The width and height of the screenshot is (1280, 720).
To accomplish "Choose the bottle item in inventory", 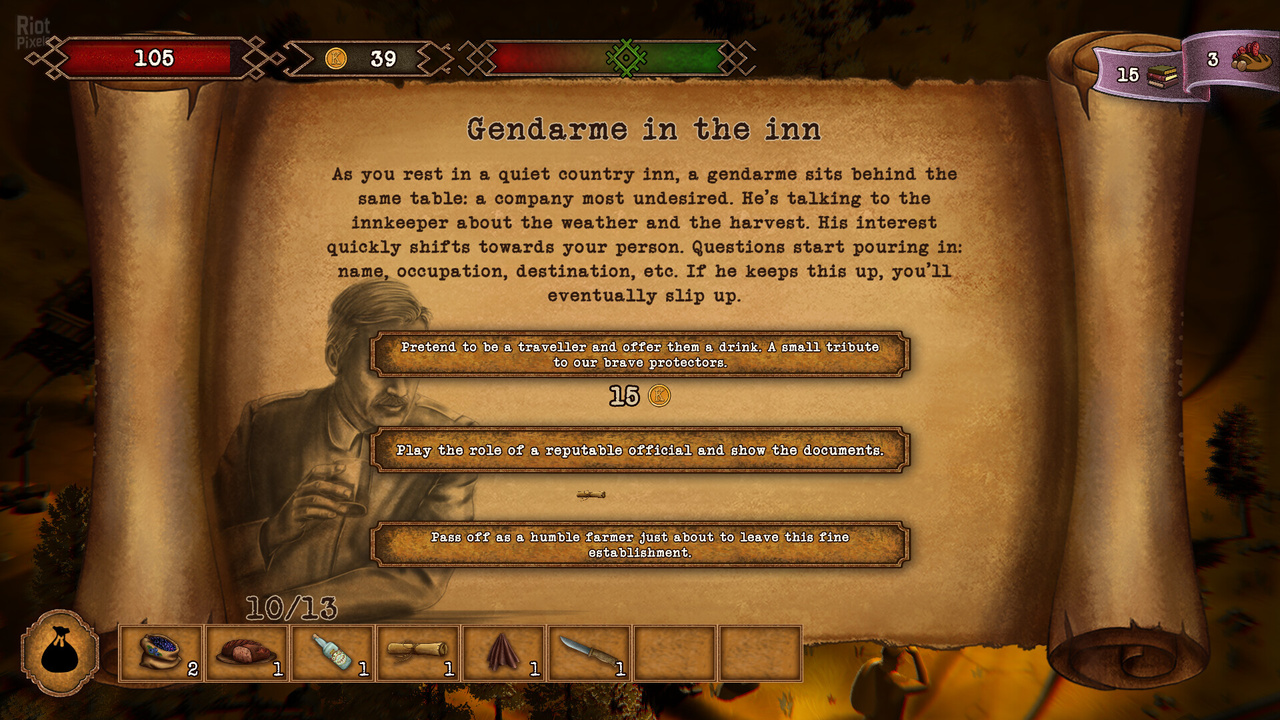I will click(x=332, y=654).
